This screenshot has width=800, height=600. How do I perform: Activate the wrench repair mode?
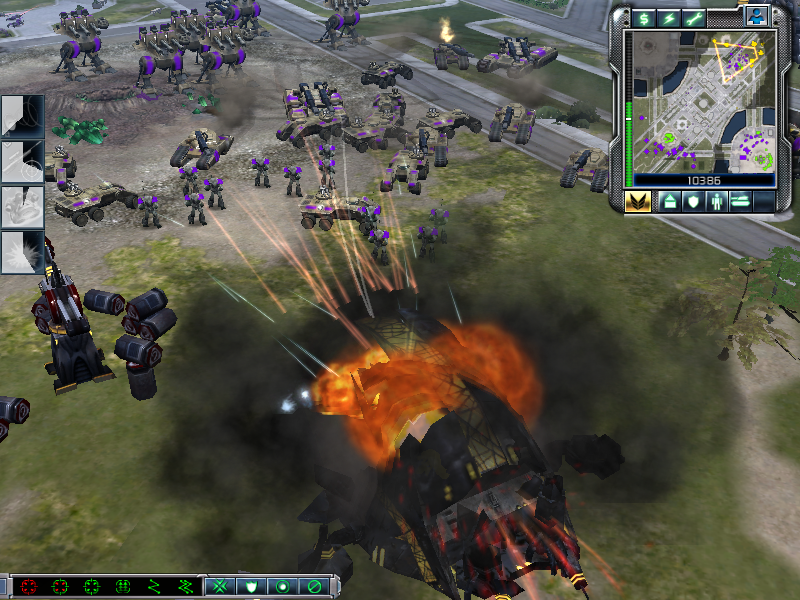[x=693, y=18]
